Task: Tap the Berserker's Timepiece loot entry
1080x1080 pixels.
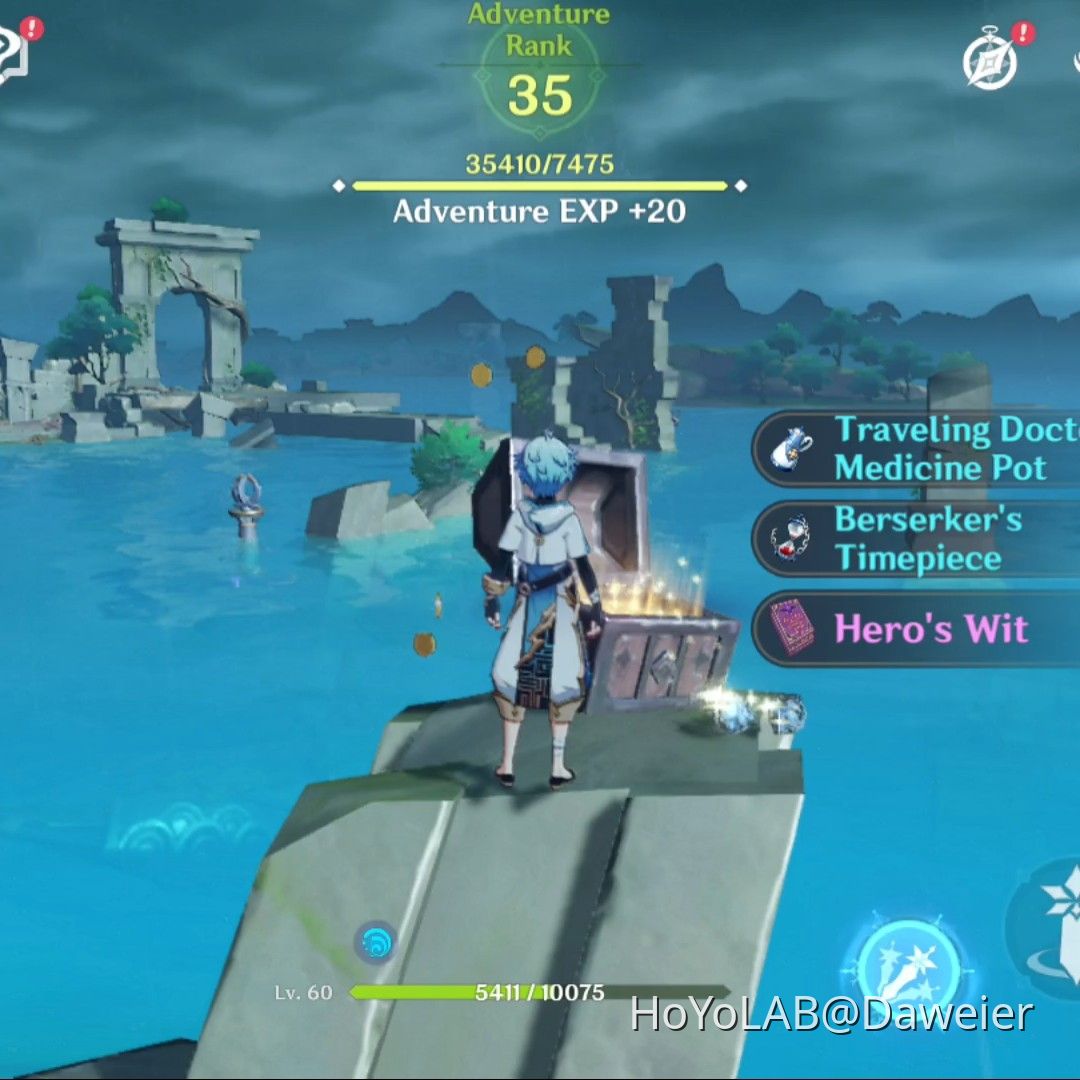Action: coord(917,539)
